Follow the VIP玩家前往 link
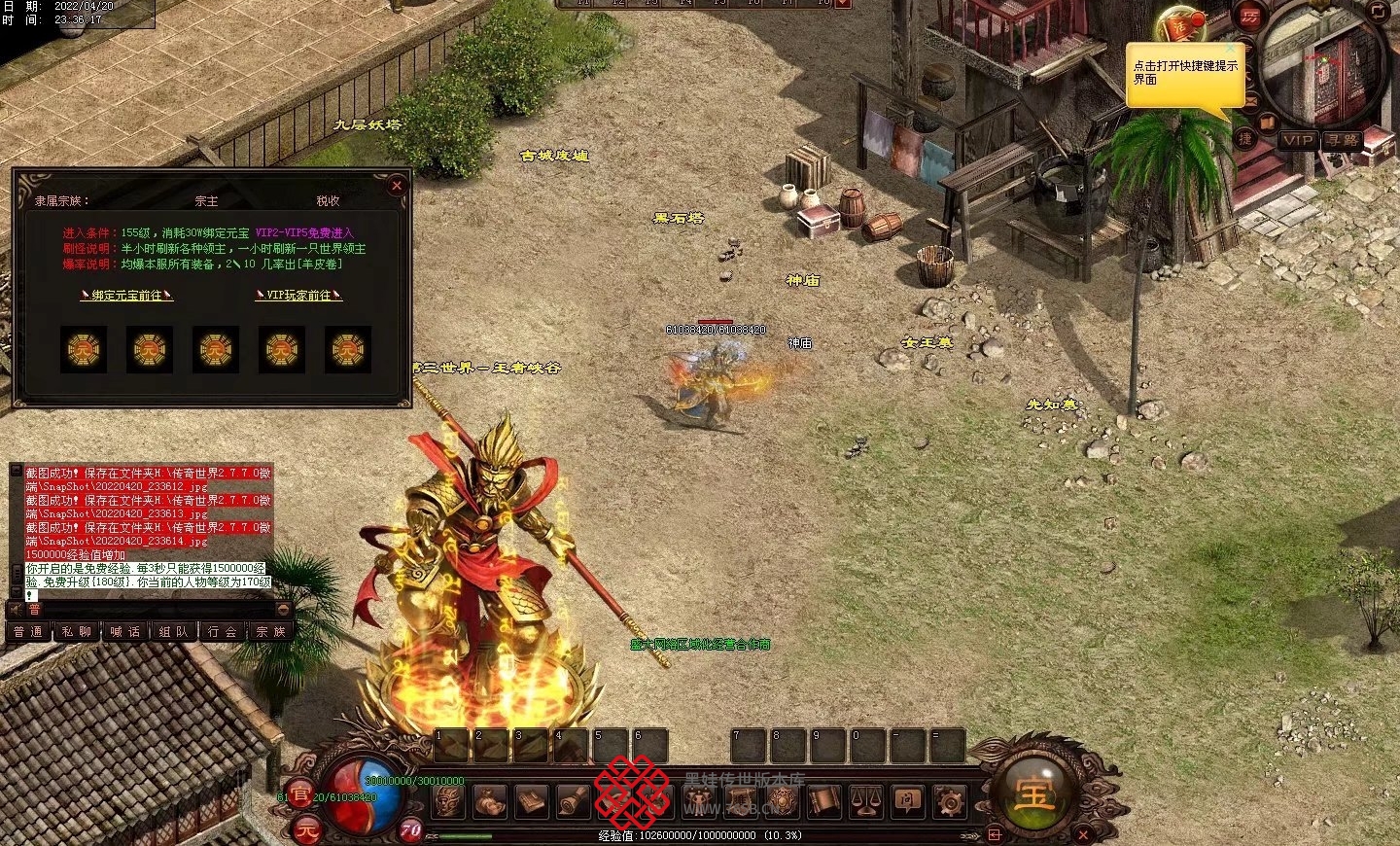 [x=298, y=295]
